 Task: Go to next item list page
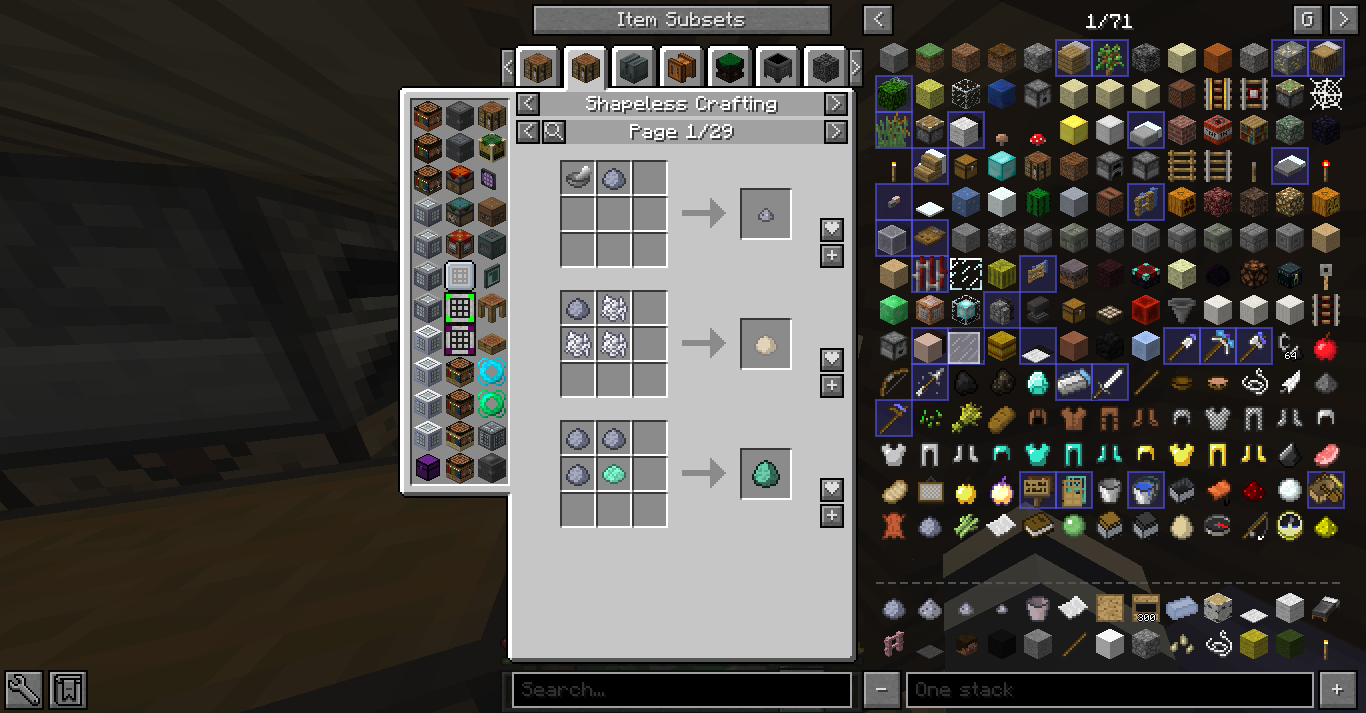(1342, 20)
